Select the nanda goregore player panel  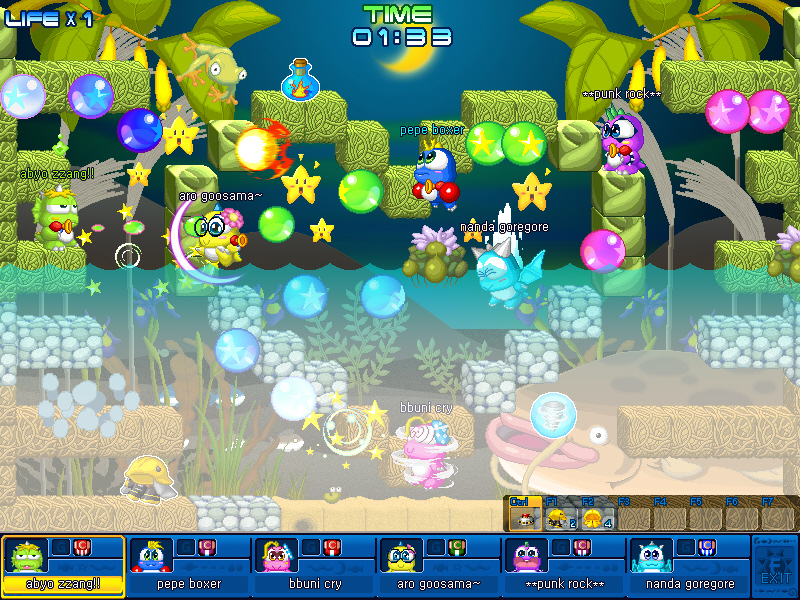point(688,567)
